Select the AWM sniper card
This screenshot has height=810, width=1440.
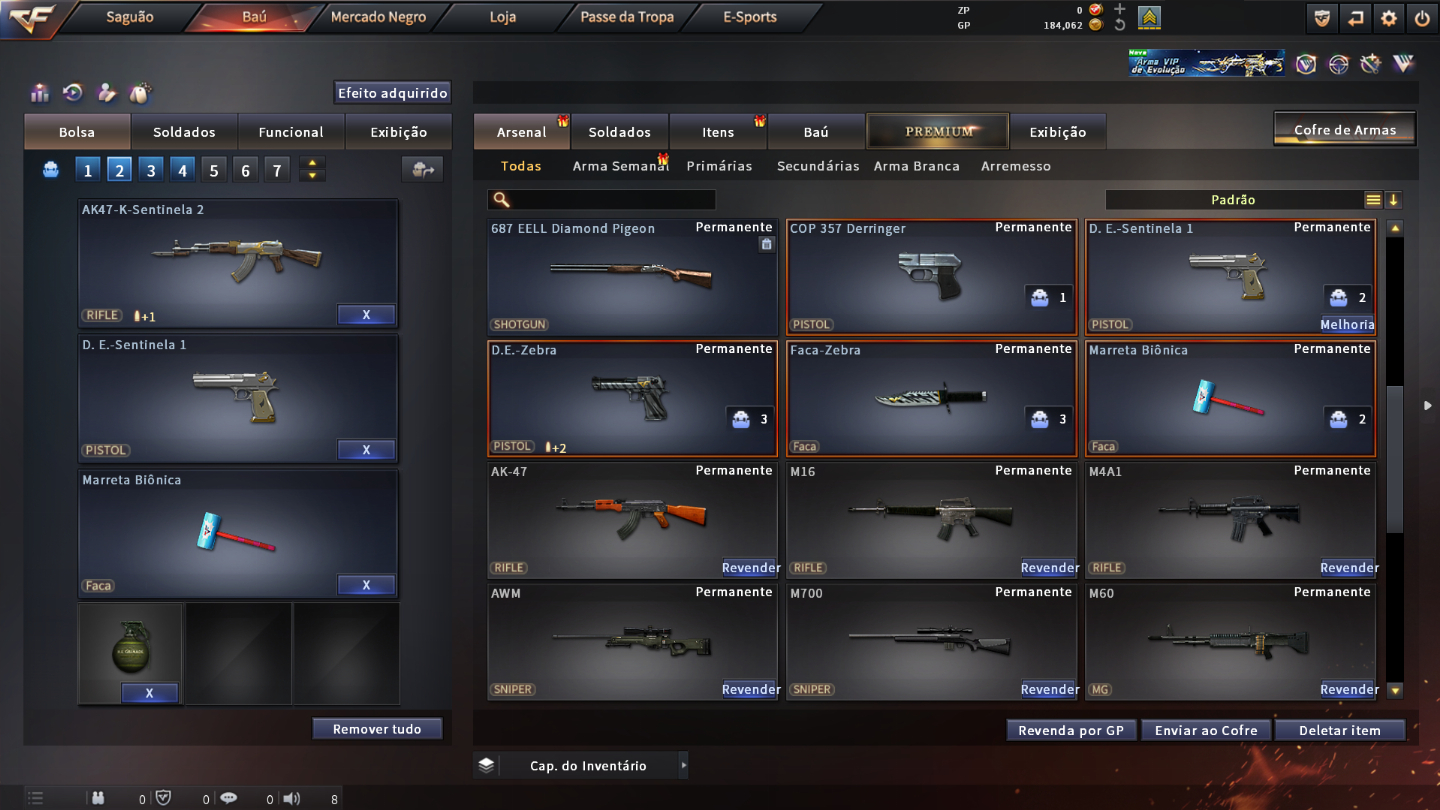[632, 642]
